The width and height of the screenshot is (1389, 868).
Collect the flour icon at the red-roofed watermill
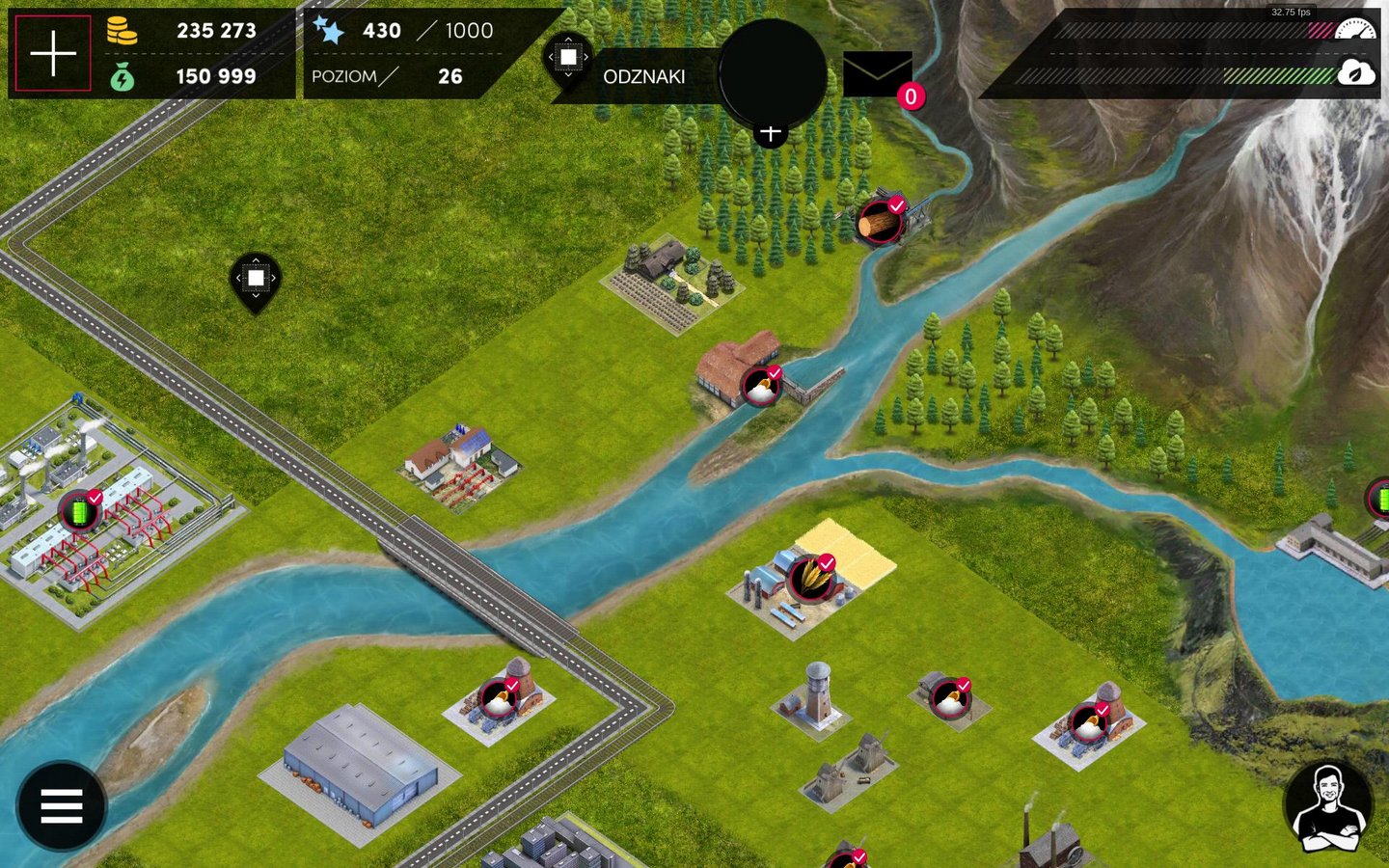(x=761, y=387)
